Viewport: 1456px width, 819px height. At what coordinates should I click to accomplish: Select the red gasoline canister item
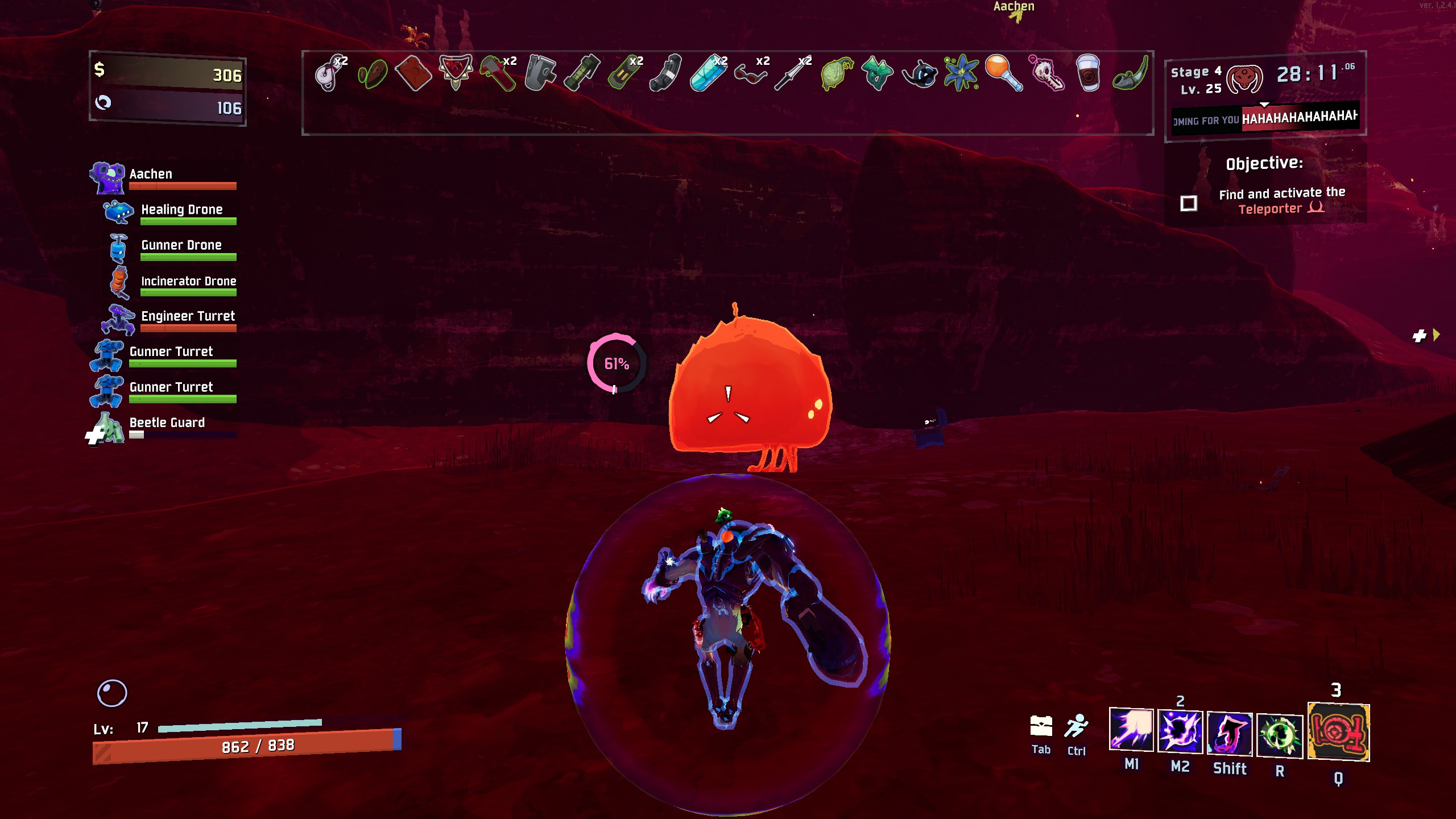(x=413, y=73)
